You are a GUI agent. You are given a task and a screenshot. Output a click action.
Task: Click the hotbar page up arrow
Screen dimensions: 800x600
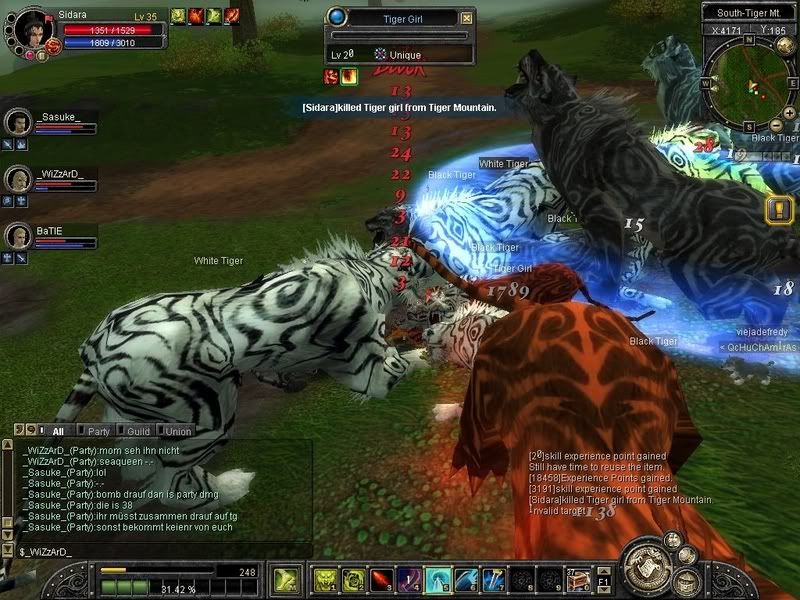click(603, 571)
